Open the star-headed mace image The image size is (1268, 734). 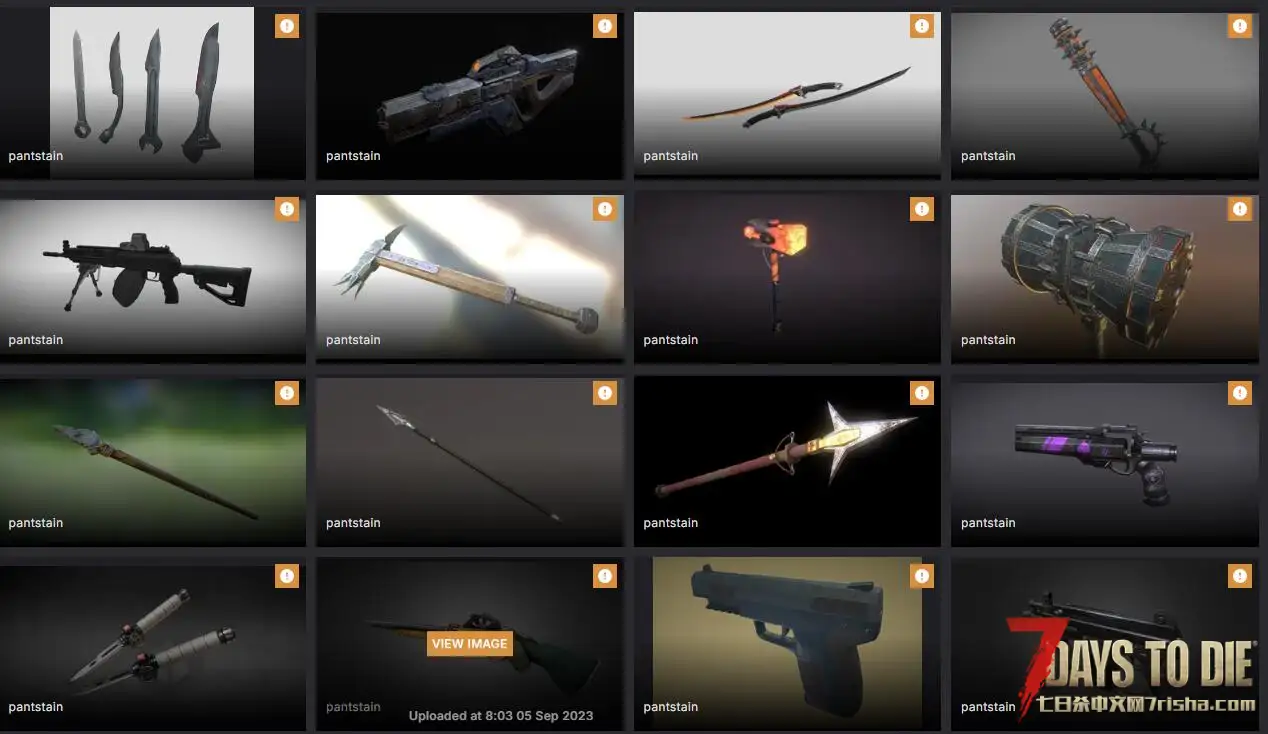pos(787,455)
